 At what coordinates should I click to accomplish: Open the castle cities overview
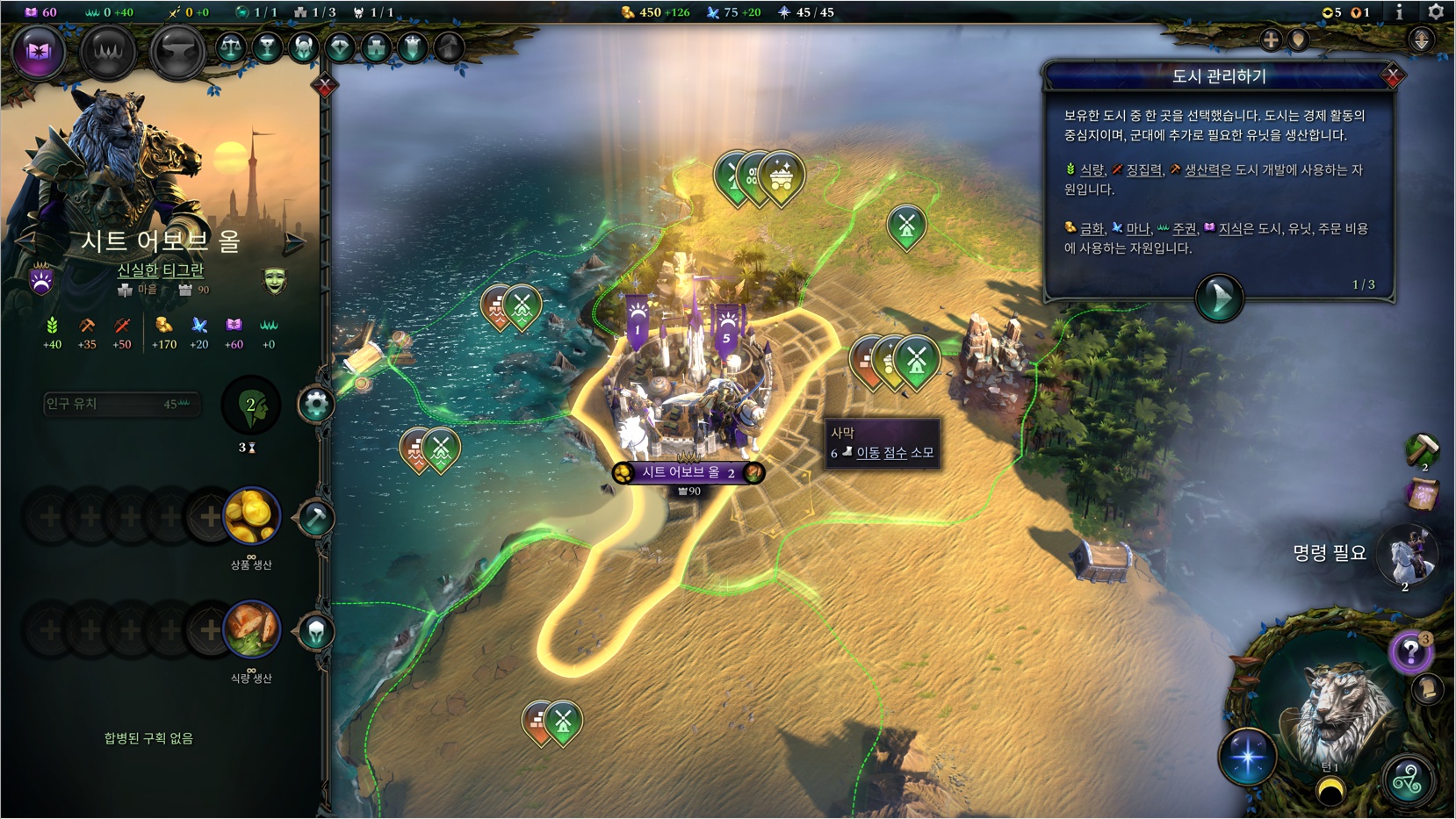376,47
